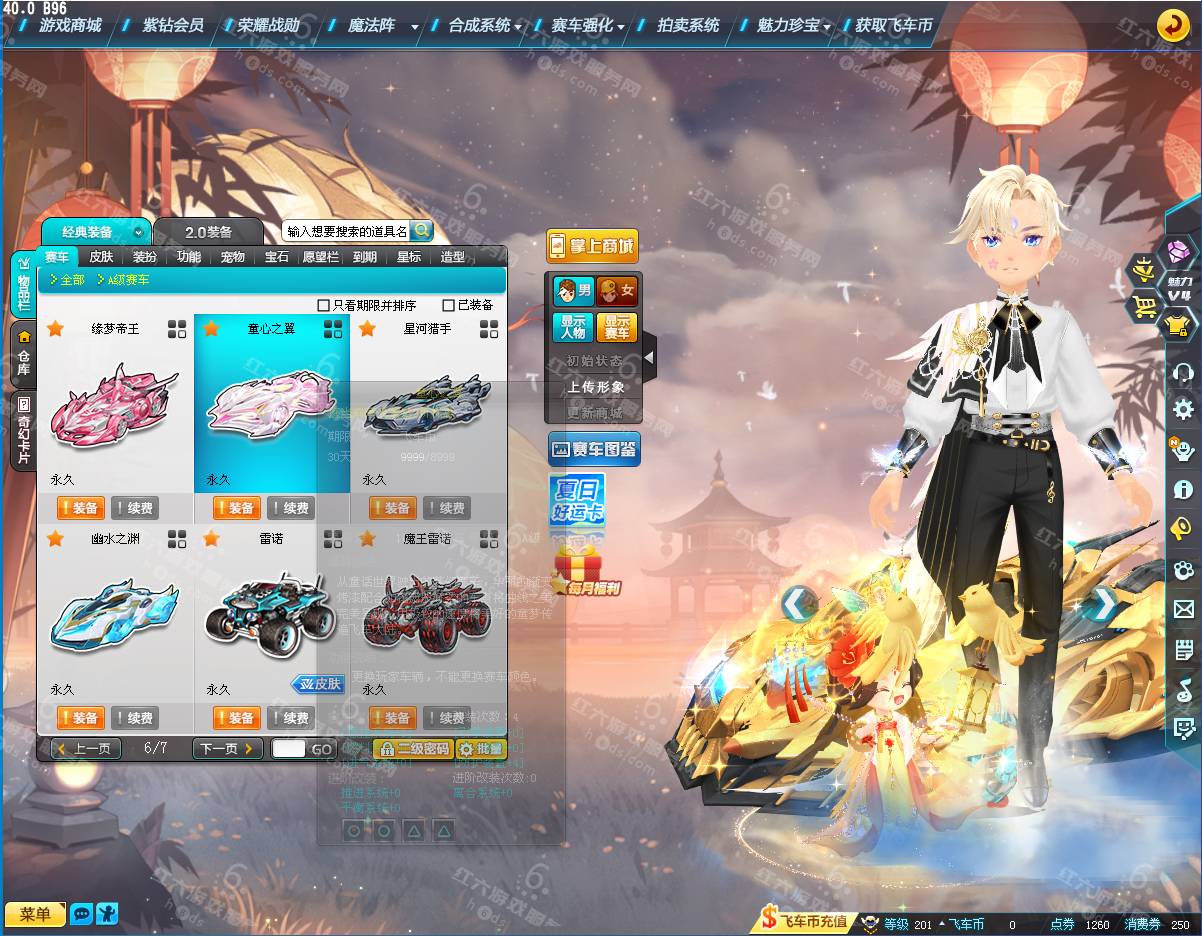Switch to the 宠物 category tab

click(233, 257)
